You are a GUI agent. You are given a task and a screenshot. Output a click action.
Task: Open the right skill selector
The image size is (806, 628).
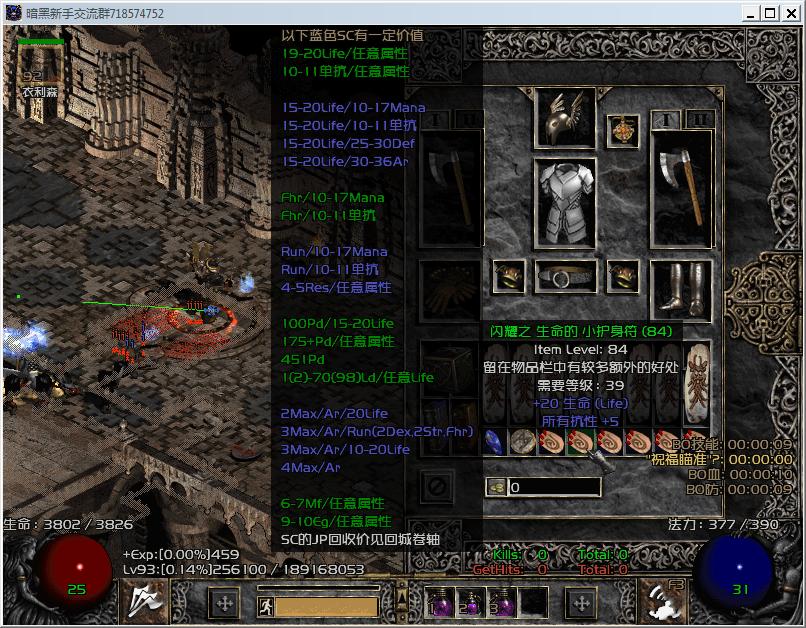[x=661, y=601]
